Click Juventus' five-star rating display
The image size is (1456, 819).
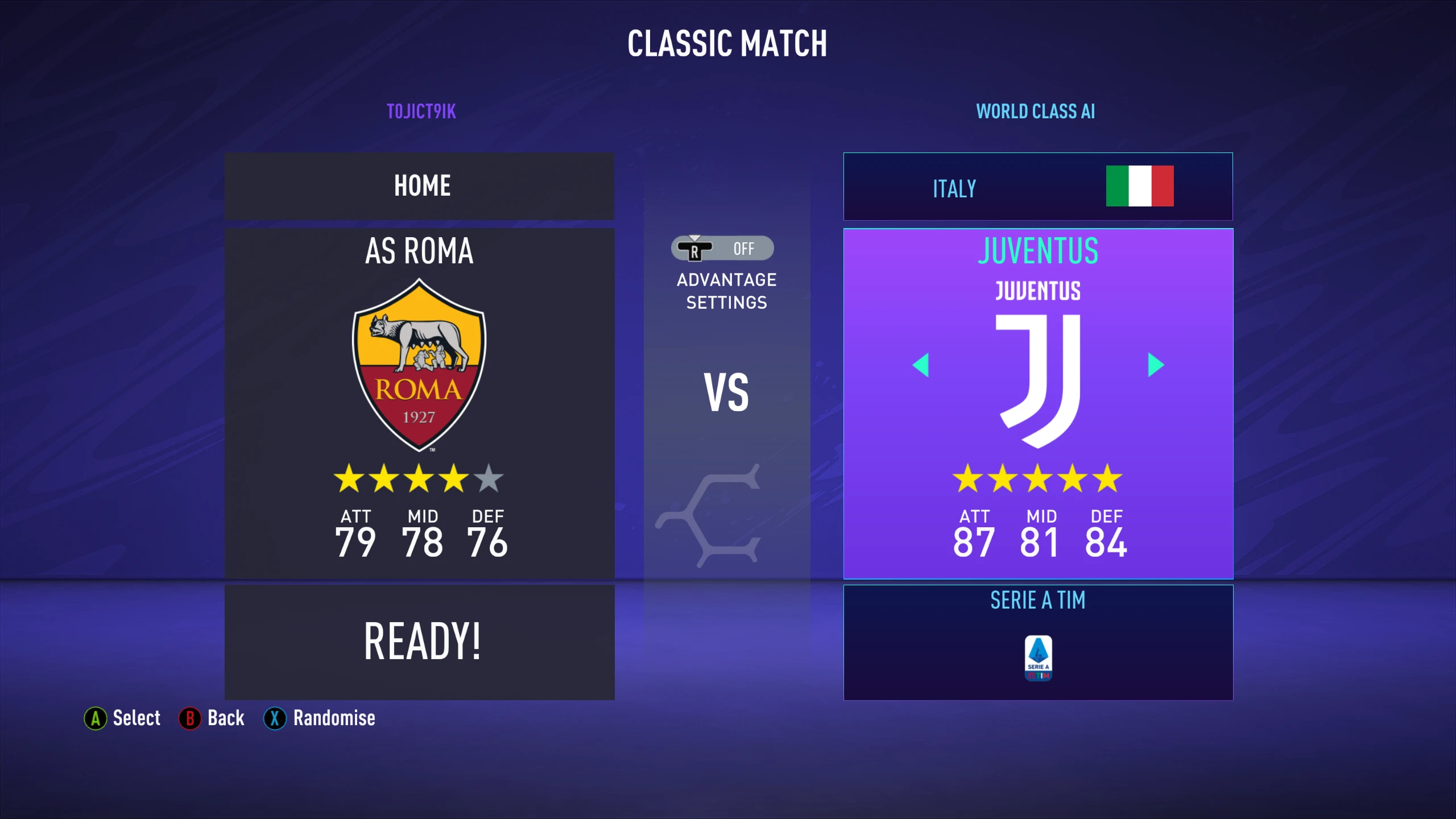click(x=1037, y=479)
